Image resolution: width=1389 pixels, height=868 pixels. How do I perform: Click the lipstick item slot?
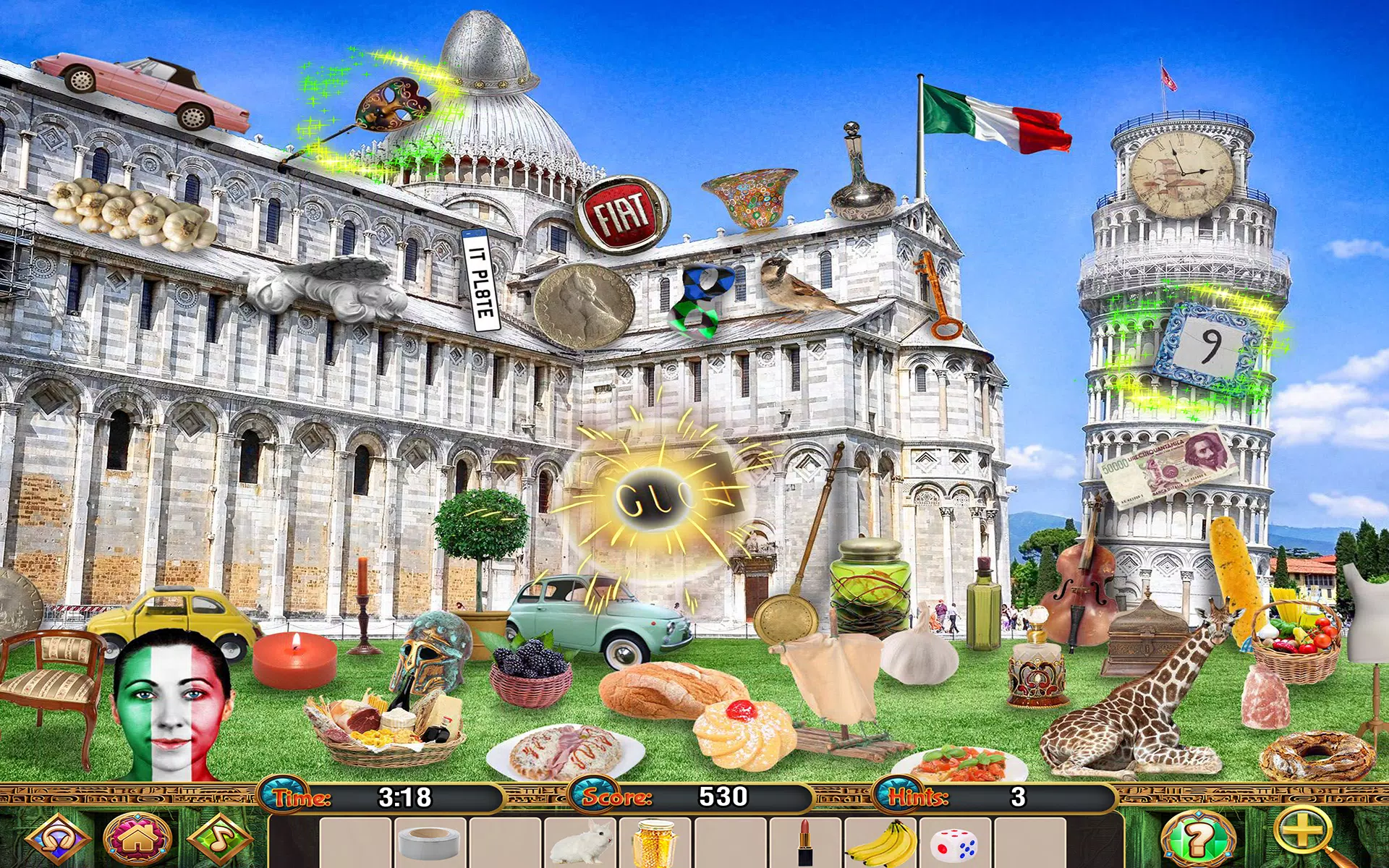tap(804, 843)
